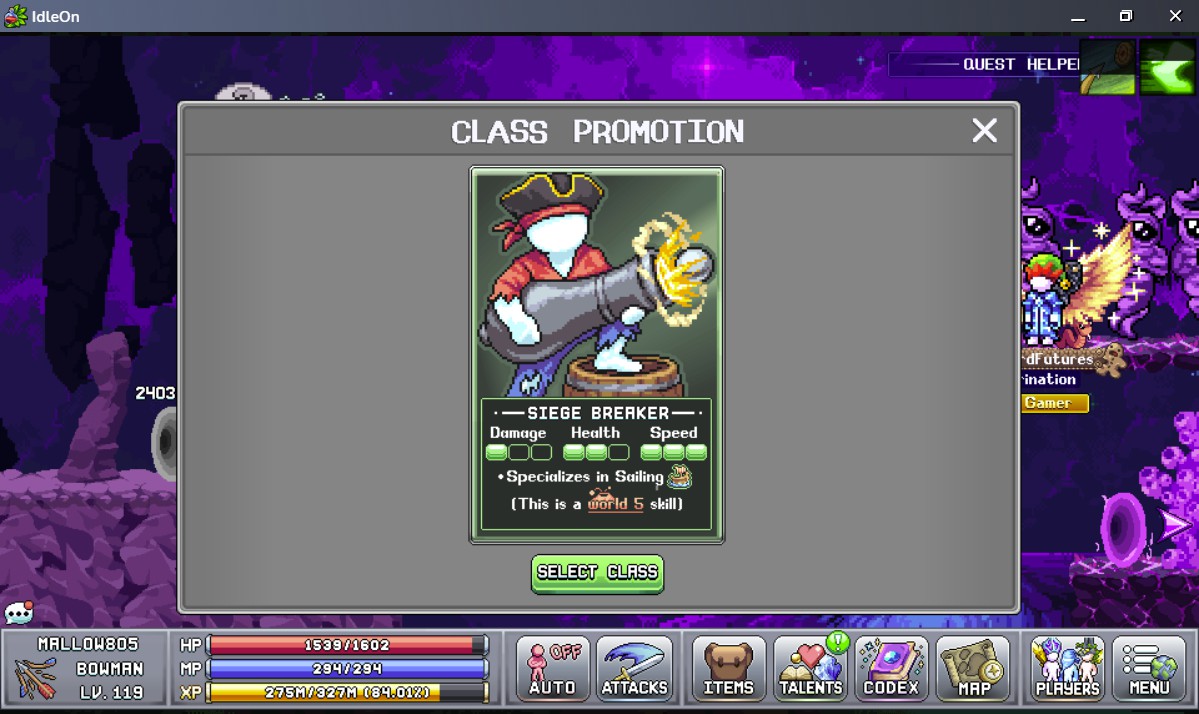
Task: Open the Codex book
Action: coord(891,669)
